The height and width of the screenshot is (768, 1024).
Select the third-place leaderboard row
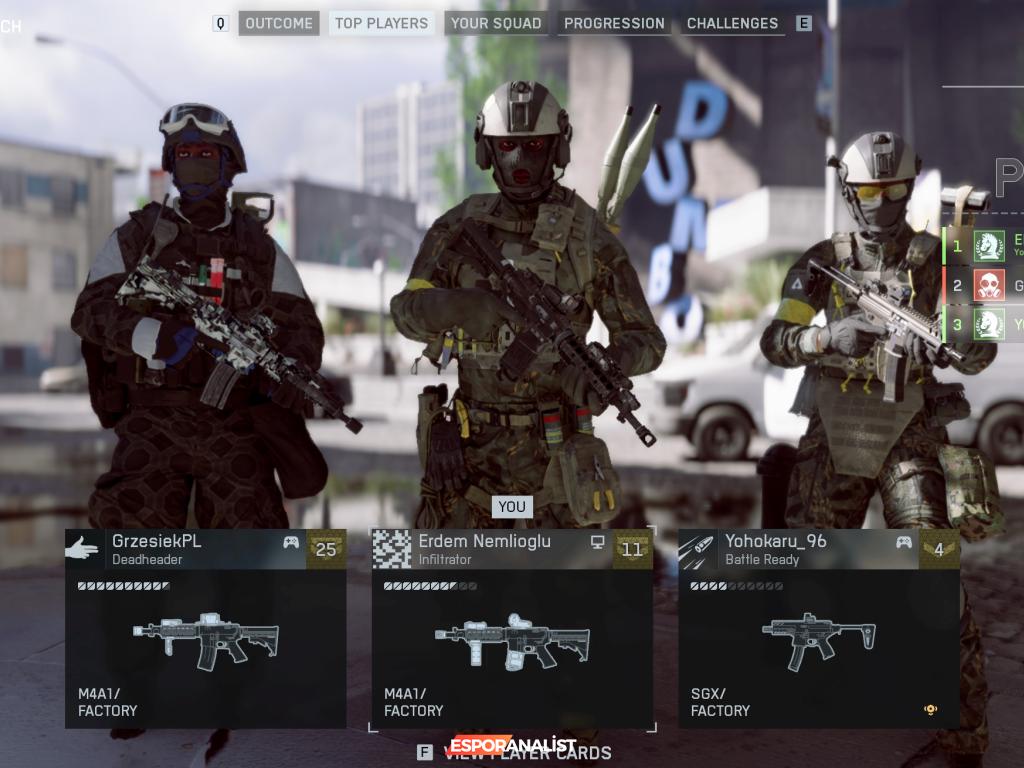[x=985, y=324]
